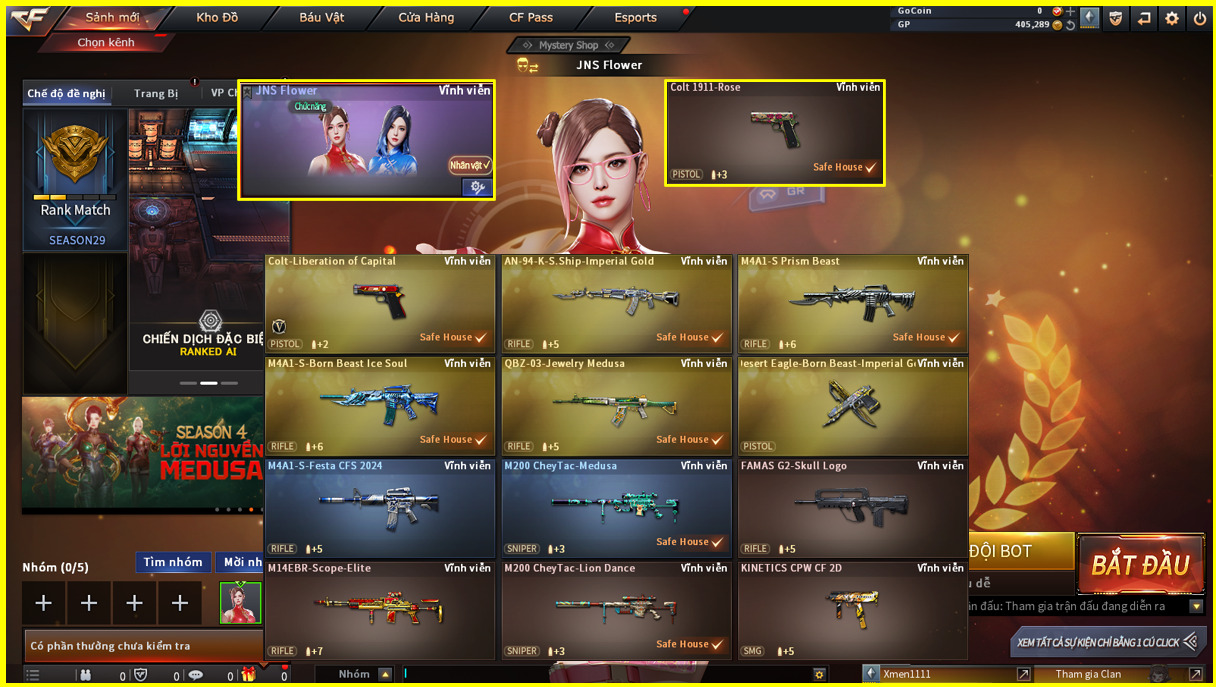Click the power icon to exit
This screenshot has height=687, width=1216.
click(x=1199, y=18)
